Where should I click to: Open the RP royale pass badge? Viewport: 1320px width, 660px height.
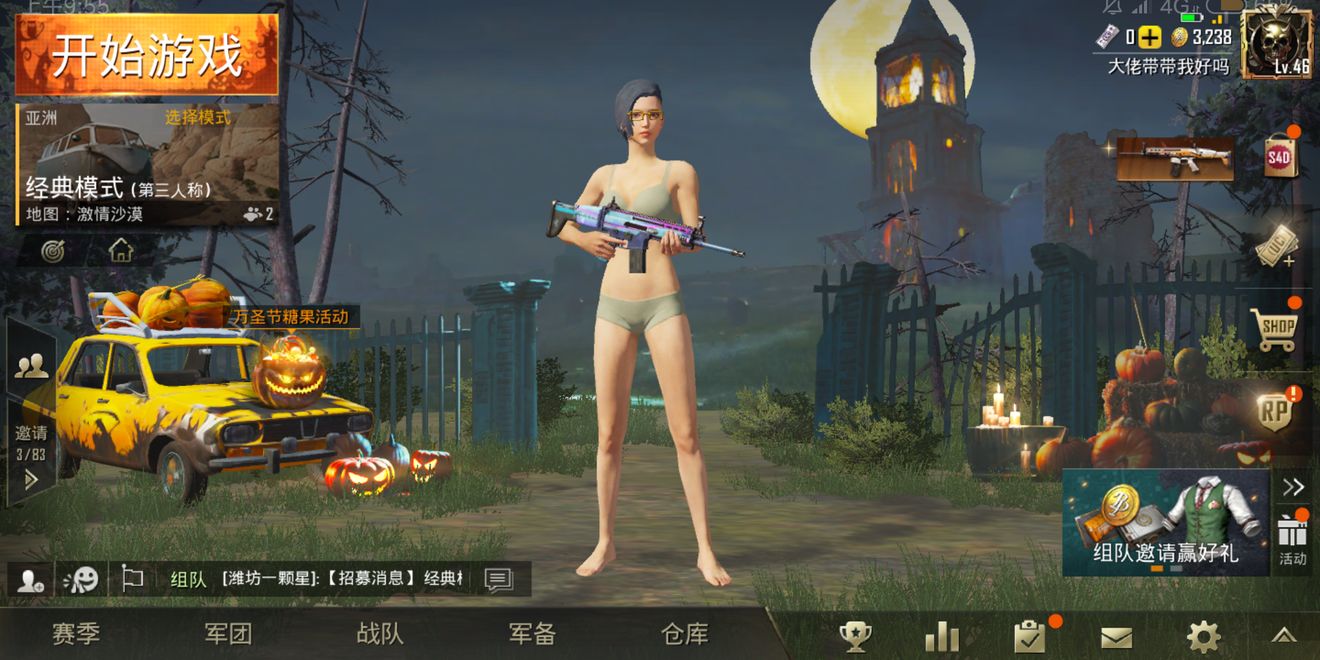1275,412
